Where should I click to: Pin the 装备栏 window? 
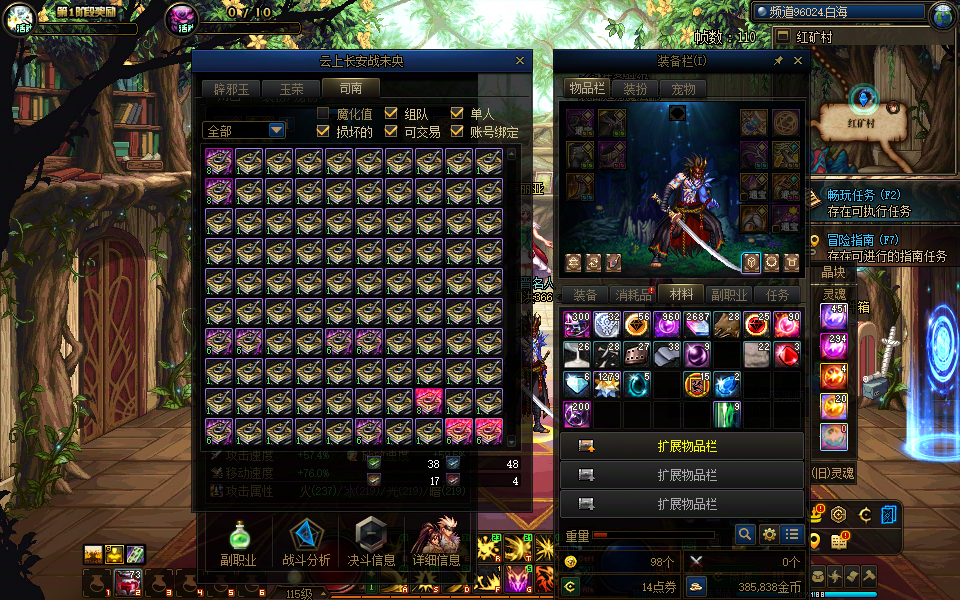coord(778,61)
